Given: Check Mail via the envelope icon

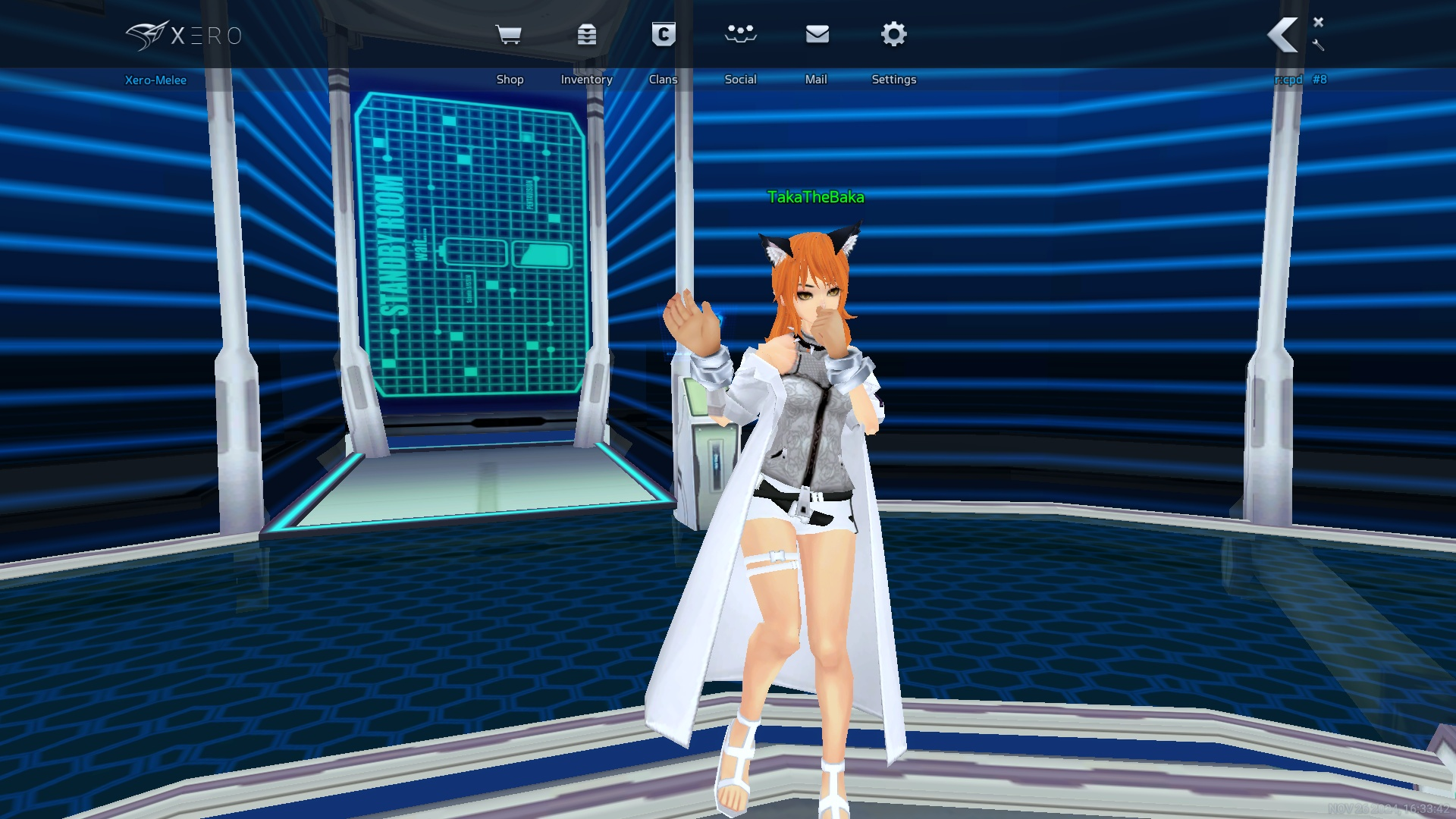Looking at the screenshot, I should [817, 35].
